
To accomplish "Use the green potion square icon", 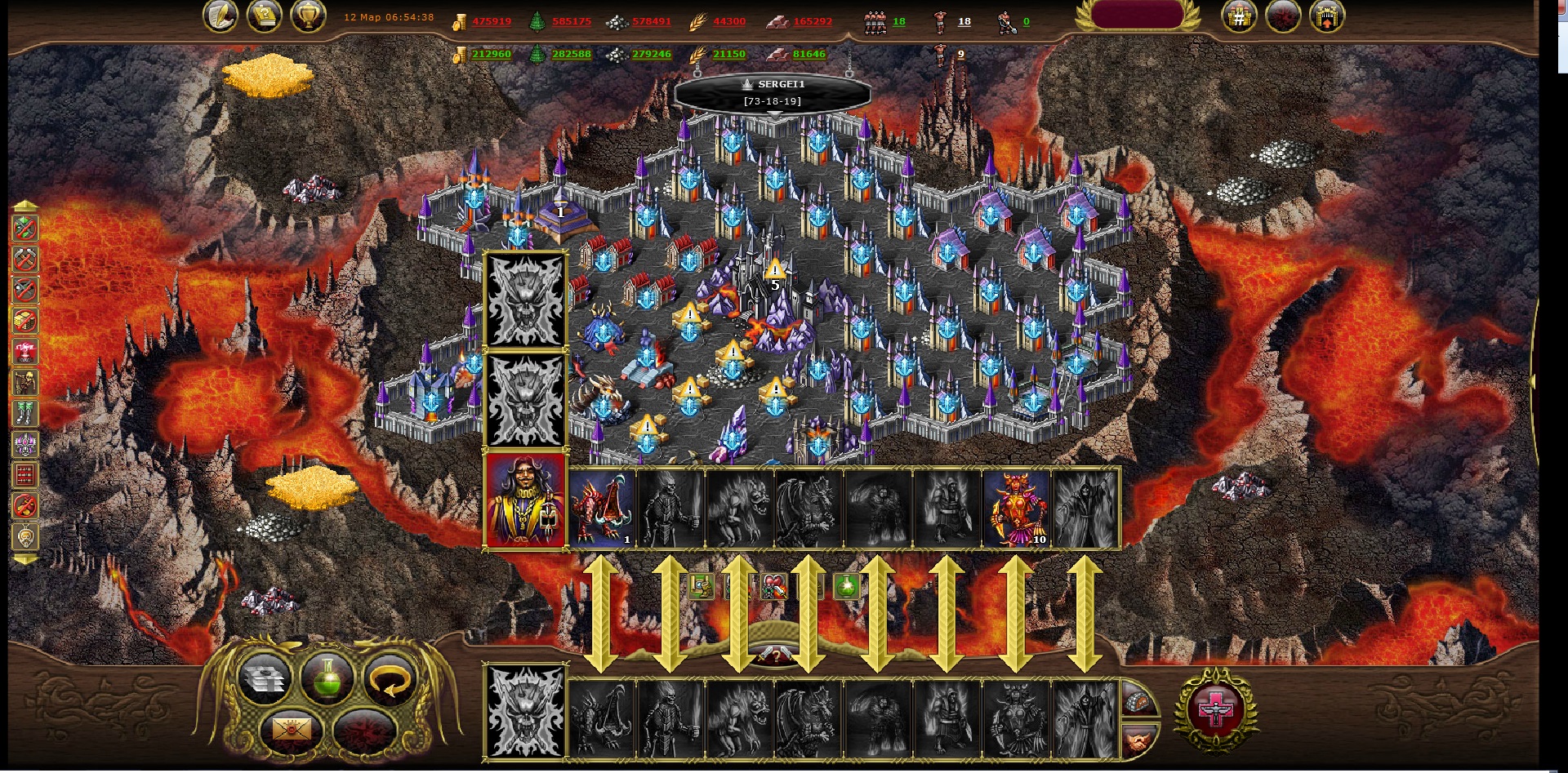I will (x=847, y=585).
